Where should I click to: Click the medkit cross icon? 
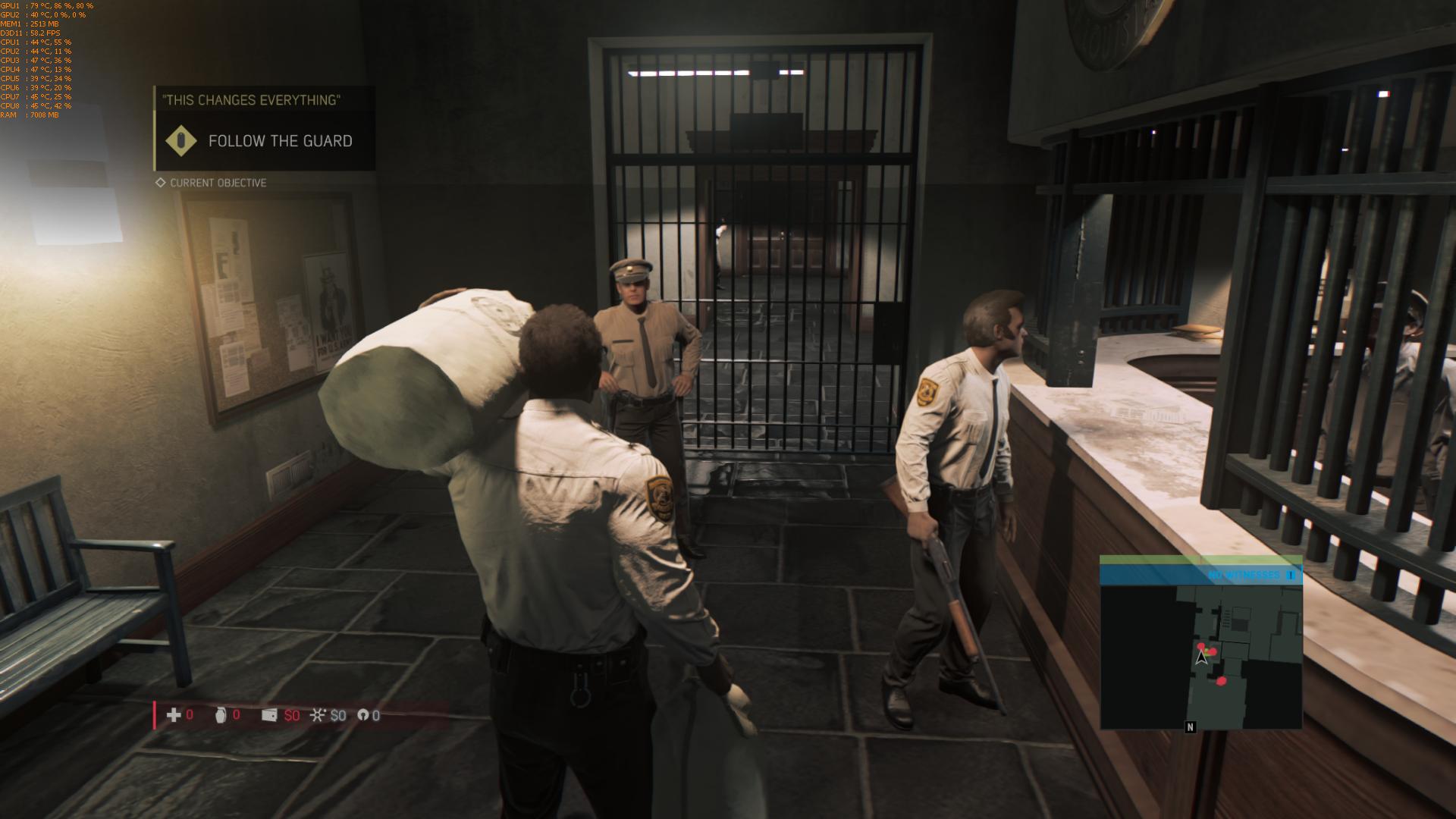(x=174, y=715)
